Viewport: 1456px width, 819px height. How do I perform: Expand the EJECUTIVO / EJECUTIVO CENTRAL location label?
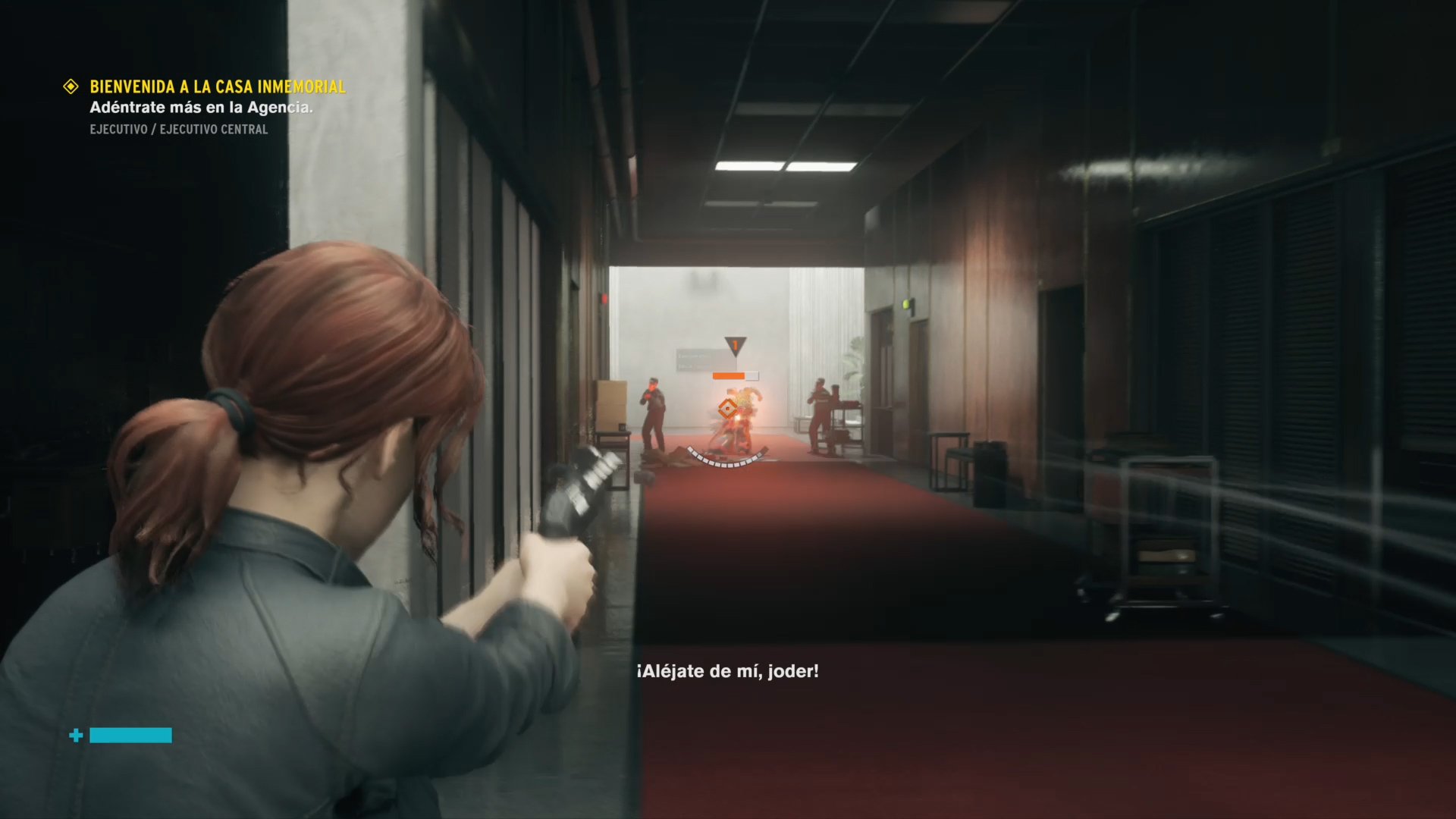pos(177,129)
